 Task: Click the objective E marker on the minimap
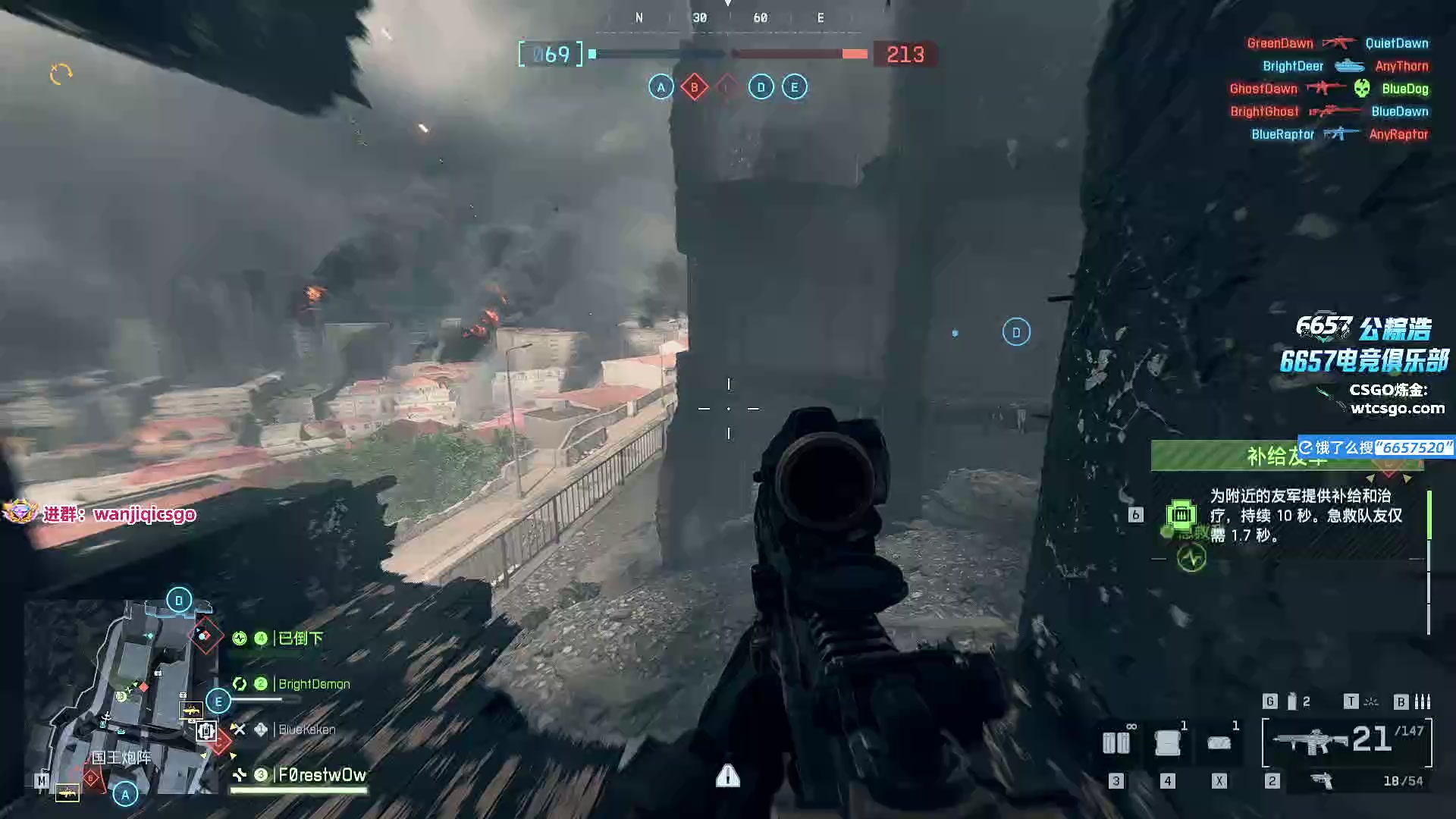tap(218, 701)
